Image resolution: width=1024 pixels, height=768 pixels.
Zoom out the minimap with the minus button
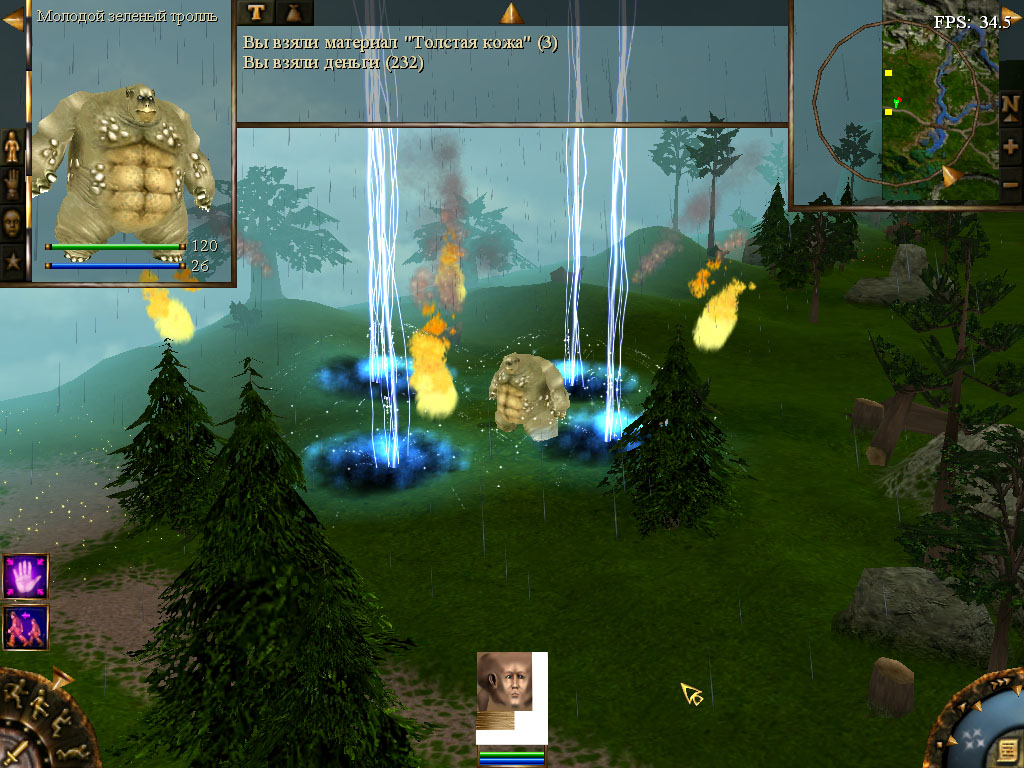(x=1010, y=184)
